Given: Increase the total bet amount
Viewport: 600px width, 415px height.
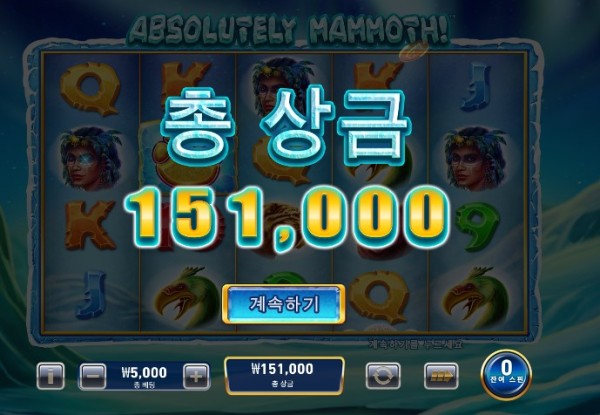Looking at the screenshot, I should [x=196, y=376].
